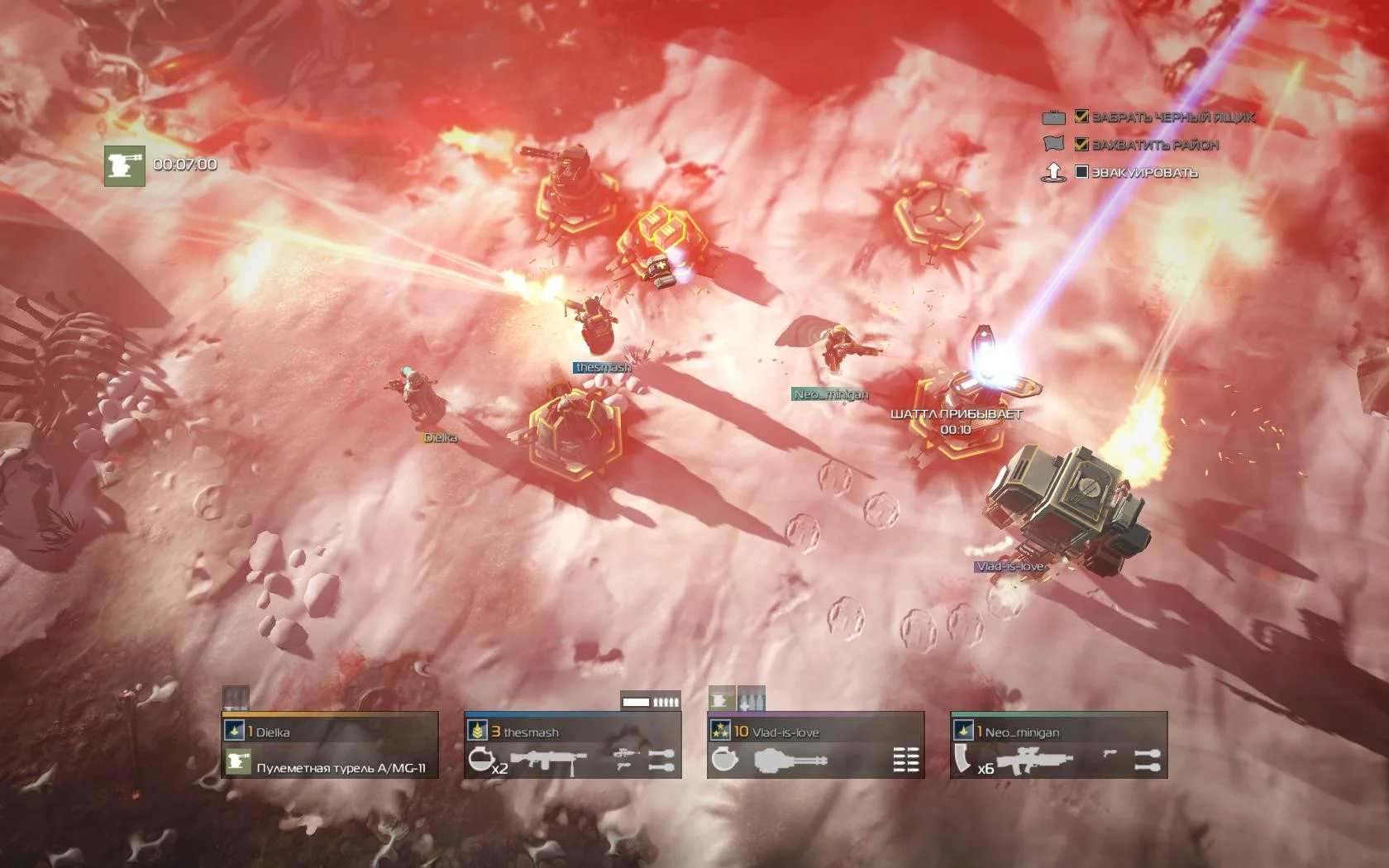Click the turret stratagem icon above Vlad-is-love's panel
The image size is (1389, 868).
(722, 699)
